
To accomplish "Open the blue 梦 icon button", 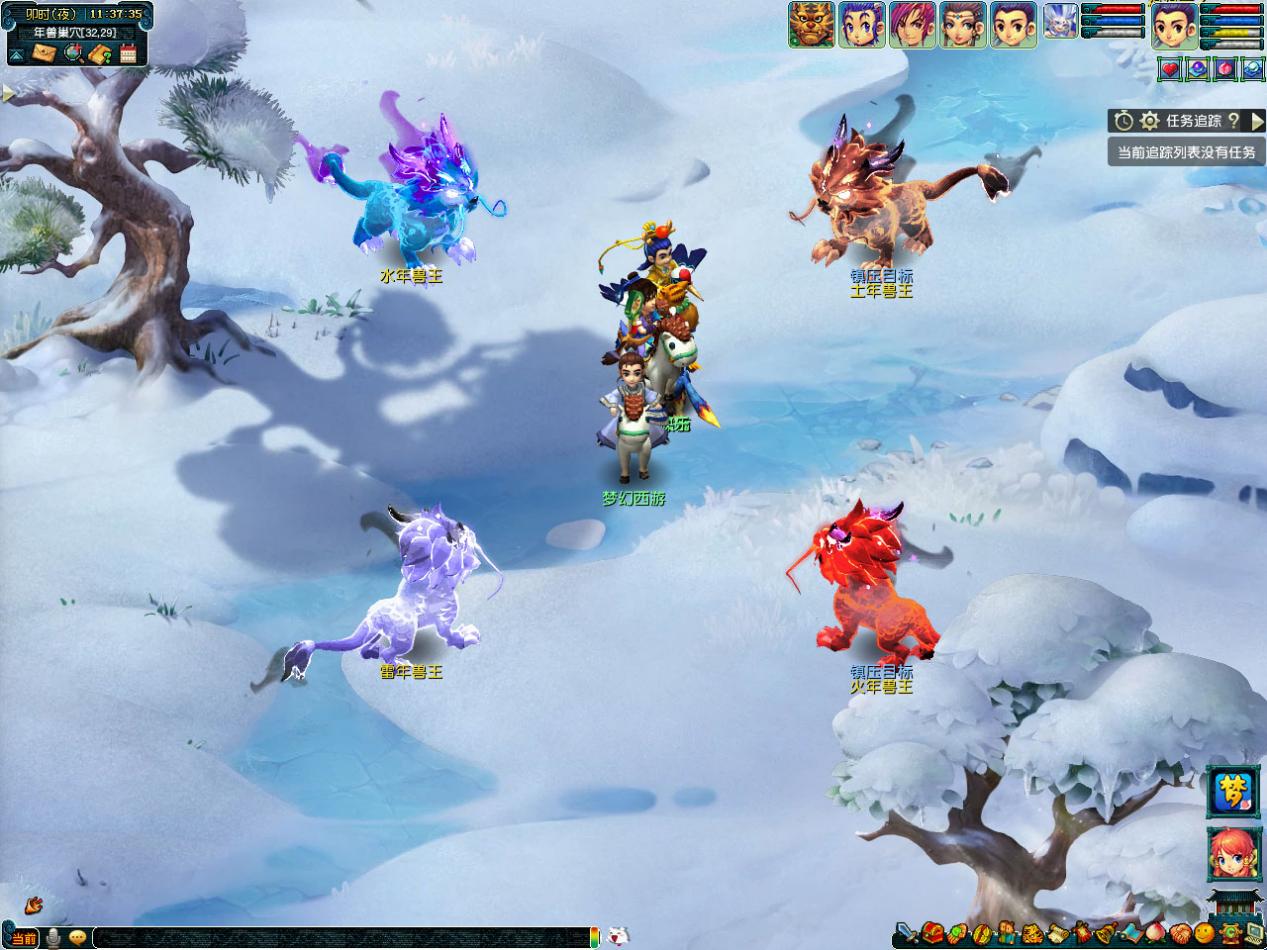I will (x=1233, y=791).
